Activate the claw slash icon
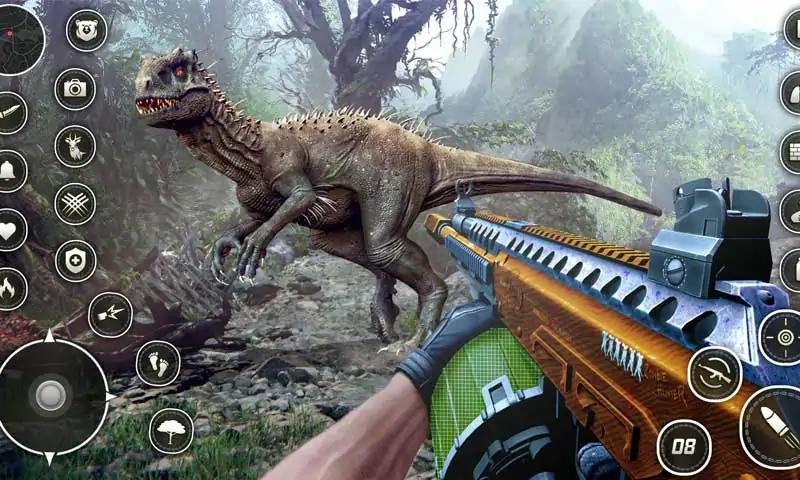Image resolution: width=800 pixels, height=480 pixels. coord(75,204)
